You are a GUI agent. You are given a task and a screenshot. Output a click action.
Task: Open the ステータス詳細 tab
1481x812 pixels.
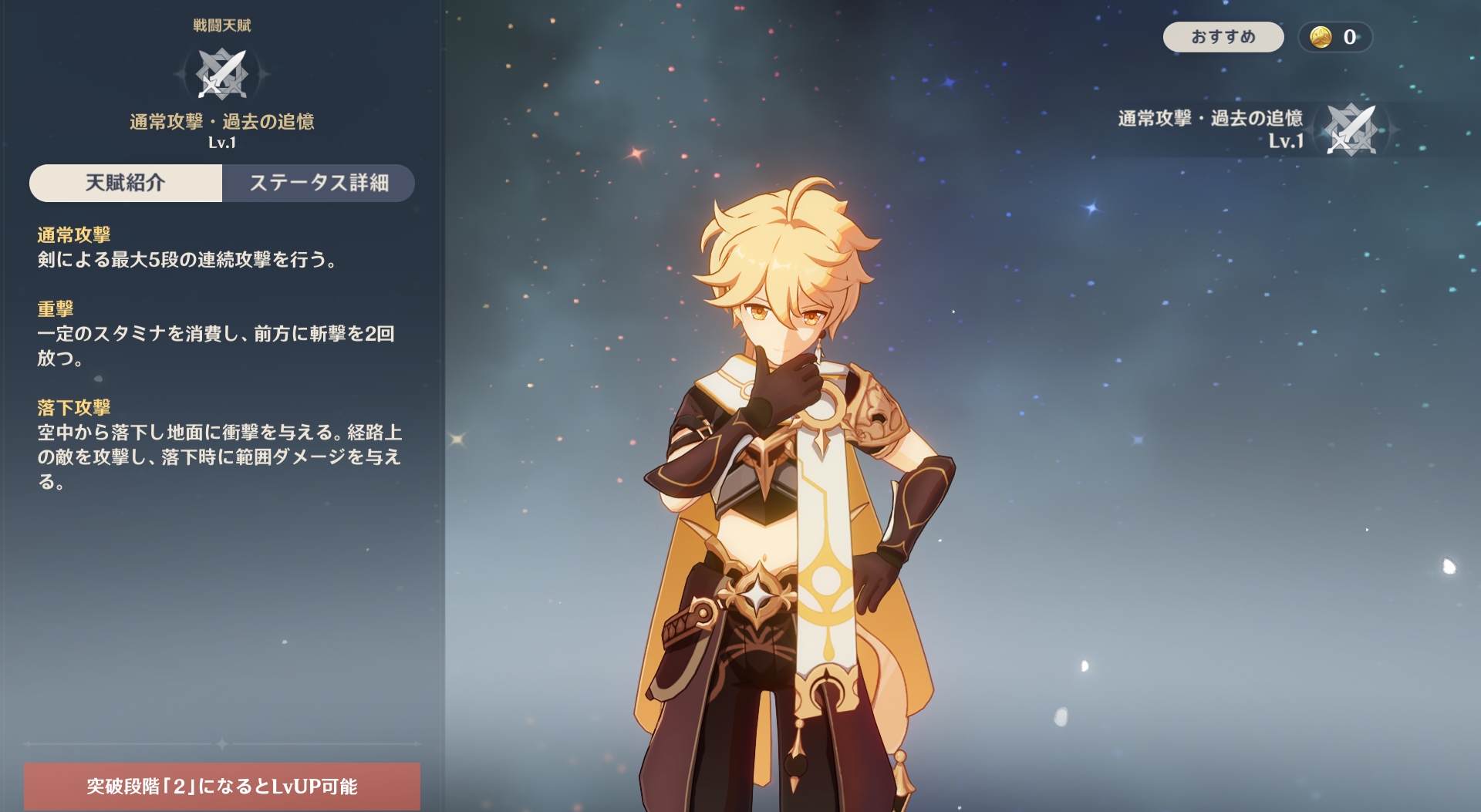pyautogui.click(x=319, y=183)
